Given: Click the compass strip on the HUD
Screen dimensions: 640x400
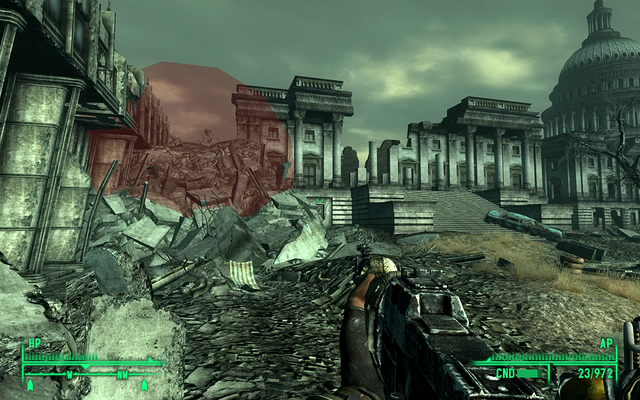Looking at the screenshot, I should coord(92,376).
